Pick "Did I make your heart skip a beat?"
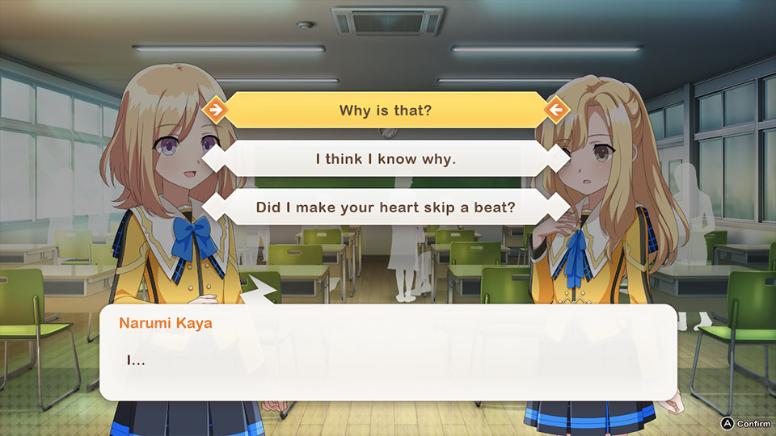 (385, 207)
